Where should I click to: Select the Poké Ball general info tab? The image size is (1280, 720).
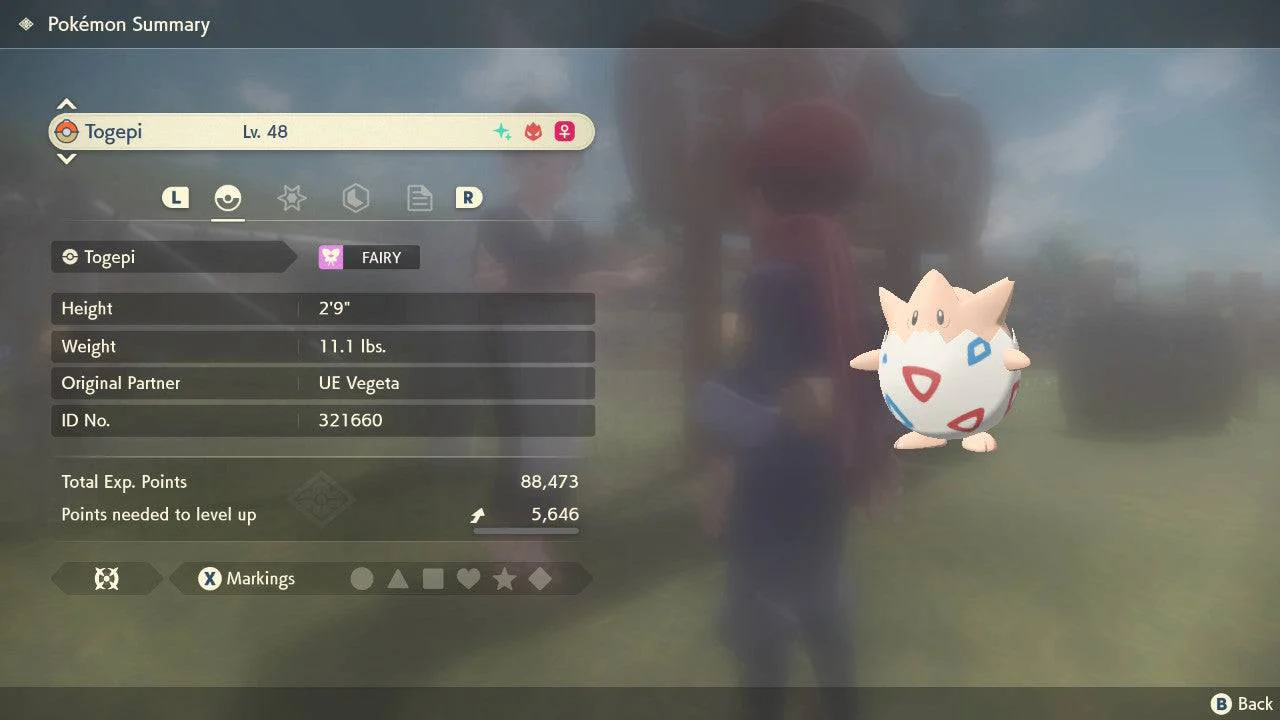pos(228,198)
